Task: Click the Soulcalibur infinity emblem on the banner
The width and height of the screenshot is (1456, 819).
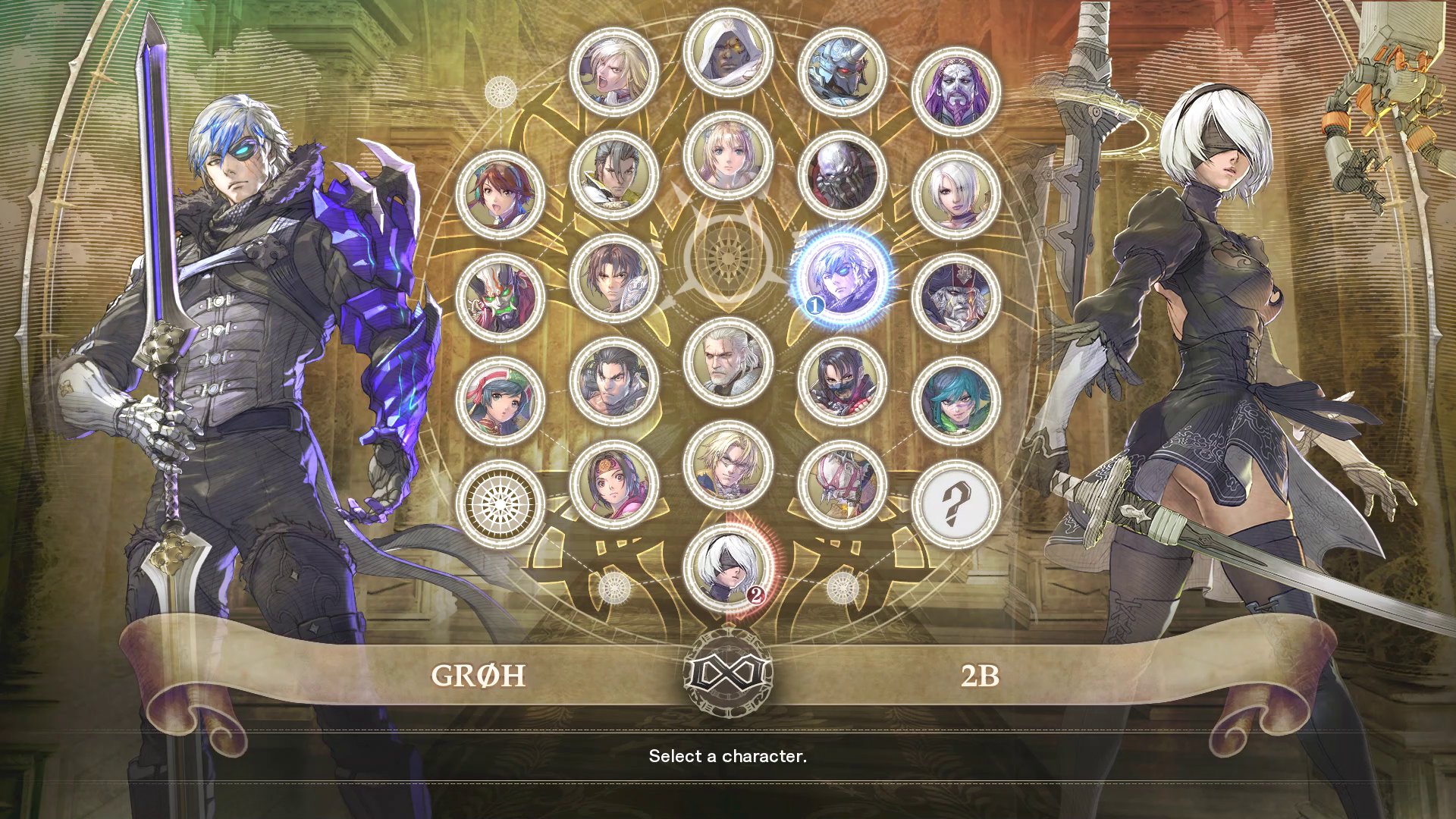Action: click(726, 675)
